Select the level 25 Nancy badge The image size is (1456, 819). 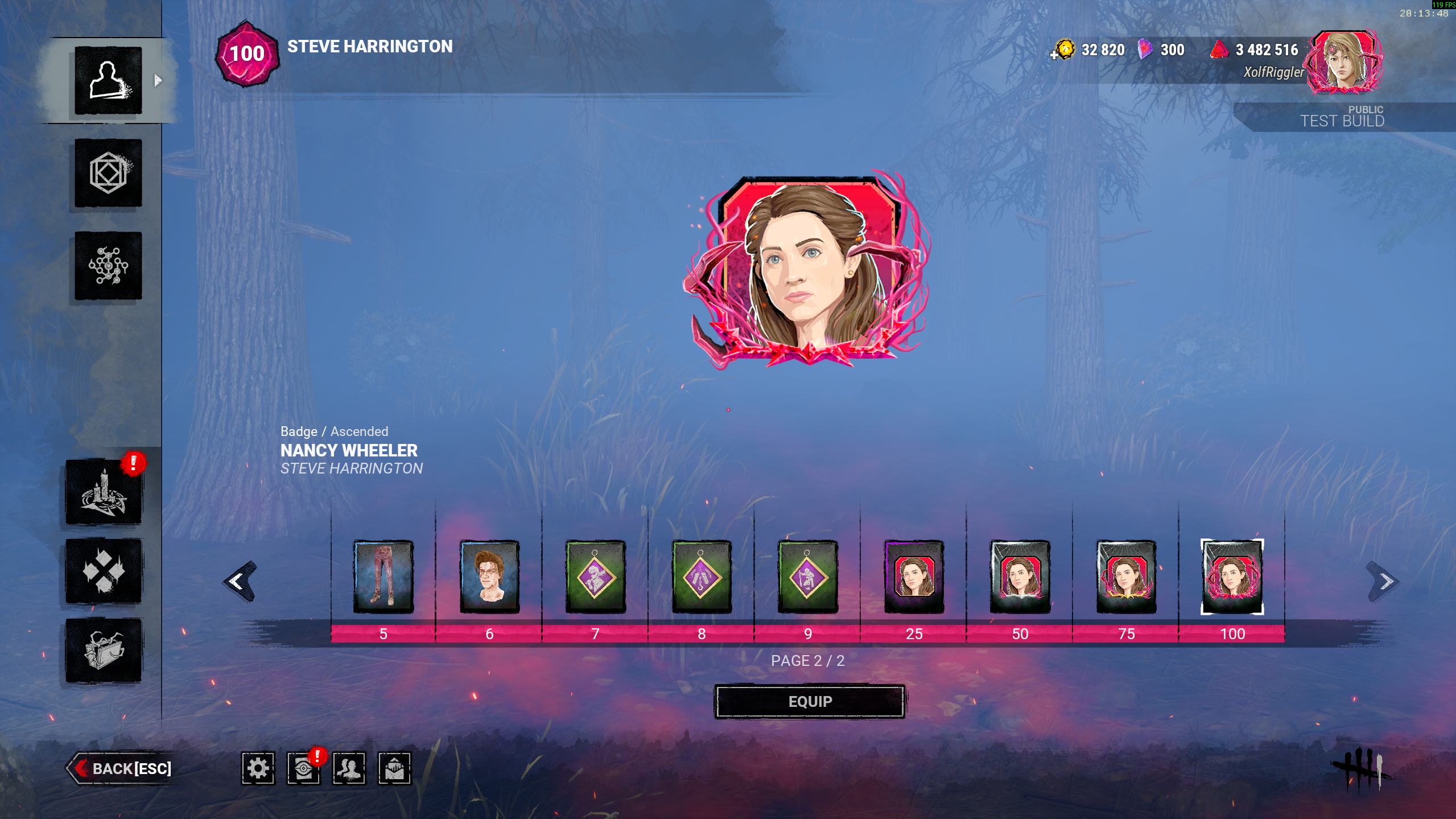click(x=914, y=576)
